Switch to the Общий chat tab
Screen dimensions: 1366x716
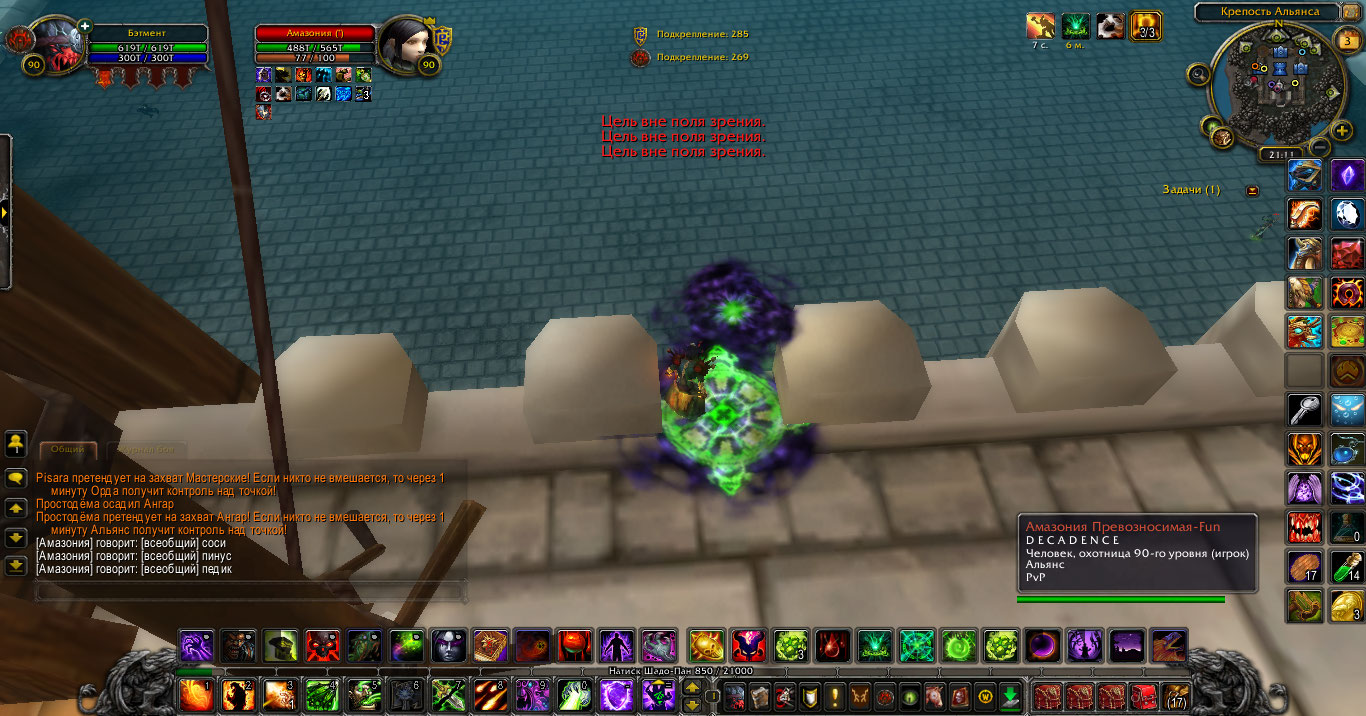[68, 451]
